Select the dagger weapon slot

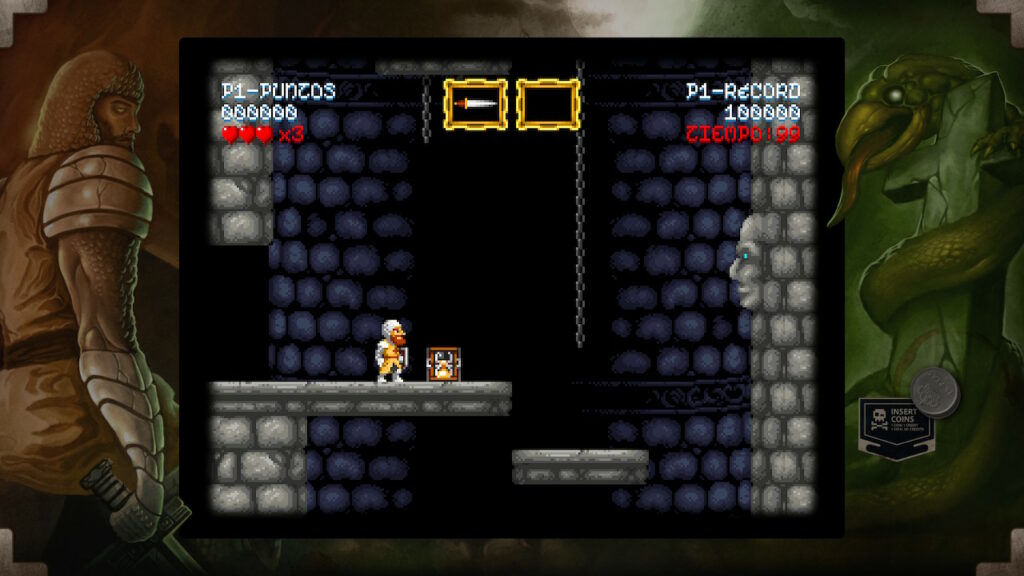[x=475, y=104]
